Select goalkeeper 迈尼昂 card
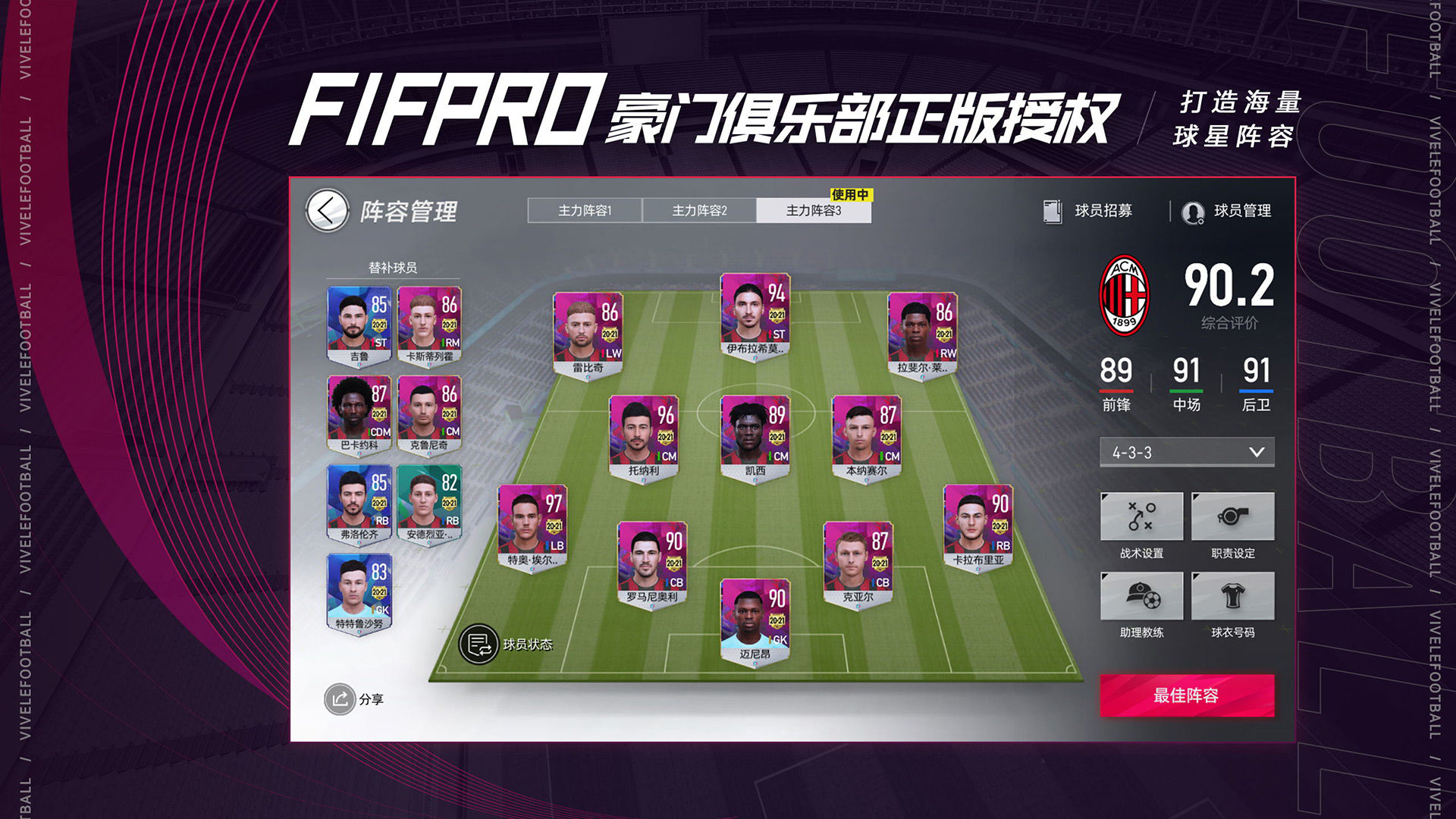1456x819 pixels. click(755, 622)
